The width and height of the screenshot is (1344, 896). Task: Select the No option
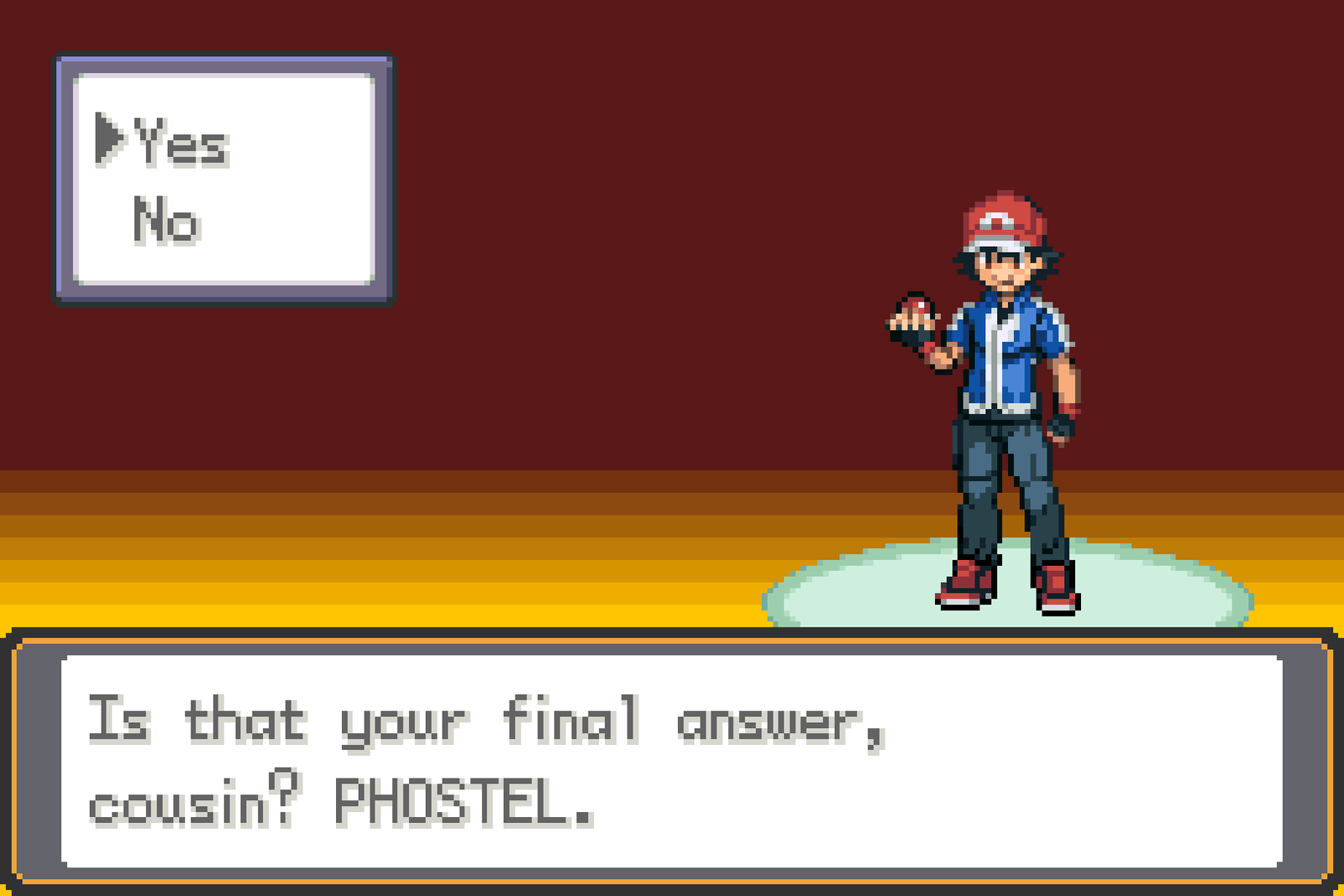click(166, 220)
